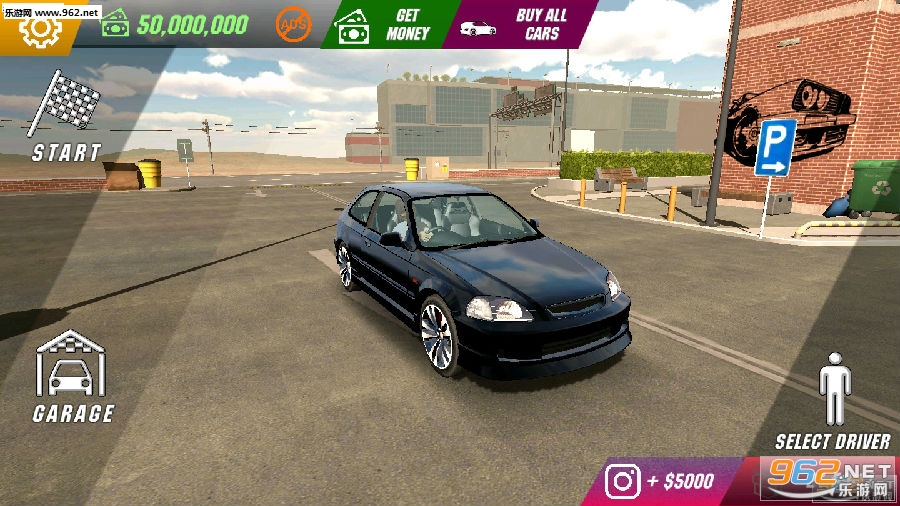
Task: Claim Instagram +$5000 bonus
Action: point(664,481)
